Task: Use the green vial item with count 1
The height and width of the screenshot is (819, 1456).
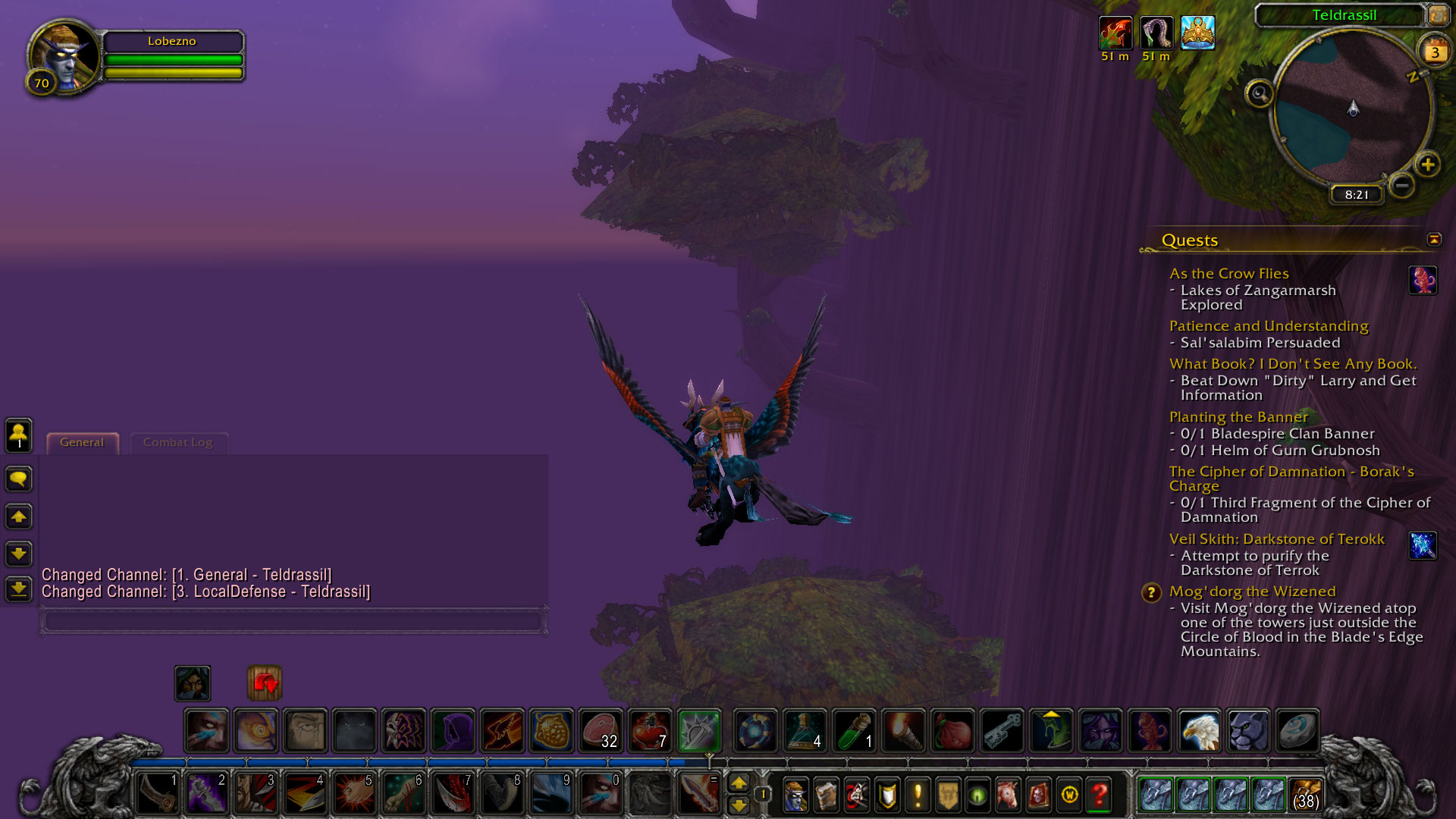Action: (854, 730)
